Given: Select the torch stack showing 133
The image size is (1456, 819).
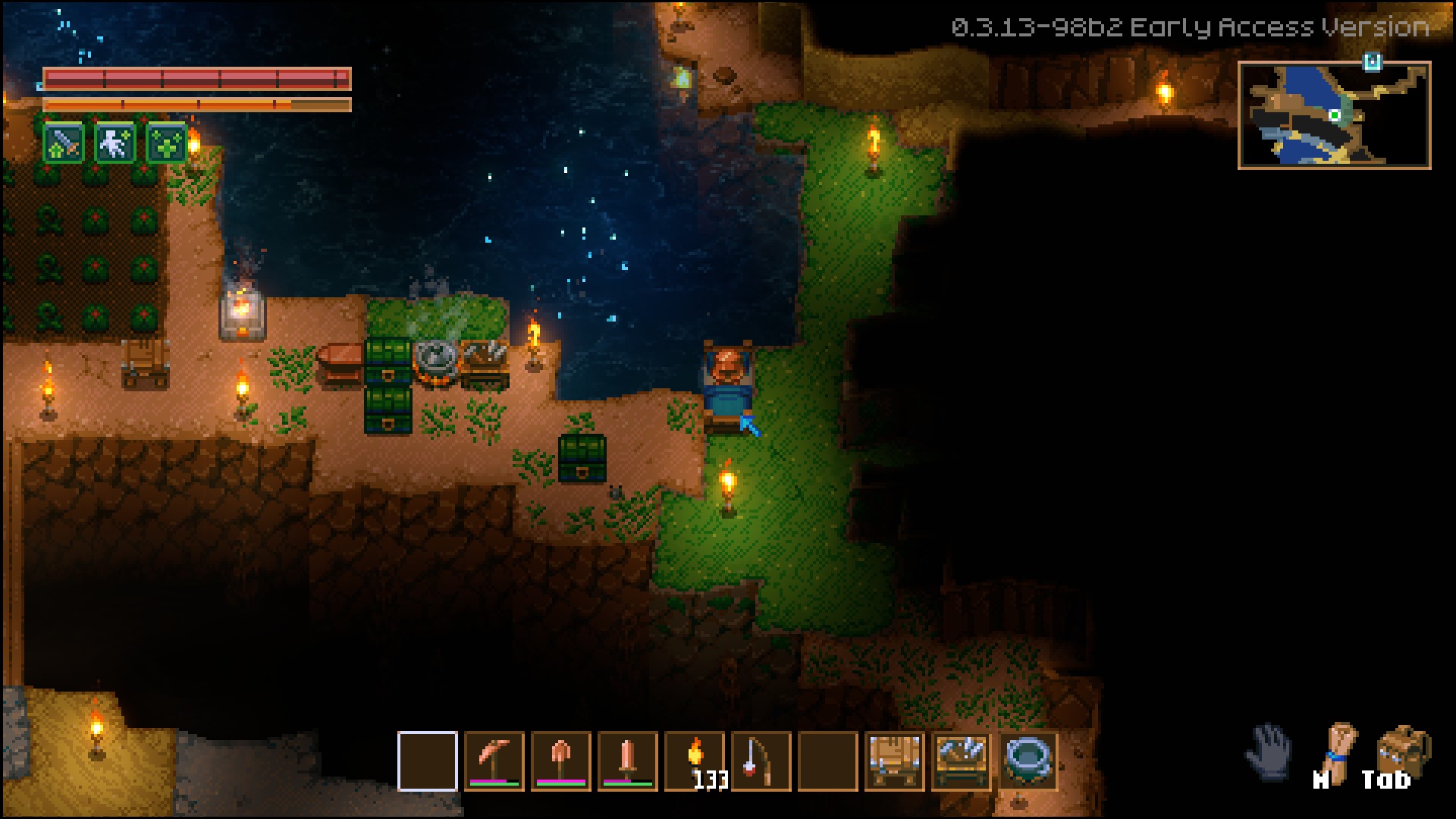Looking at the screenshot, I should 695,761.
